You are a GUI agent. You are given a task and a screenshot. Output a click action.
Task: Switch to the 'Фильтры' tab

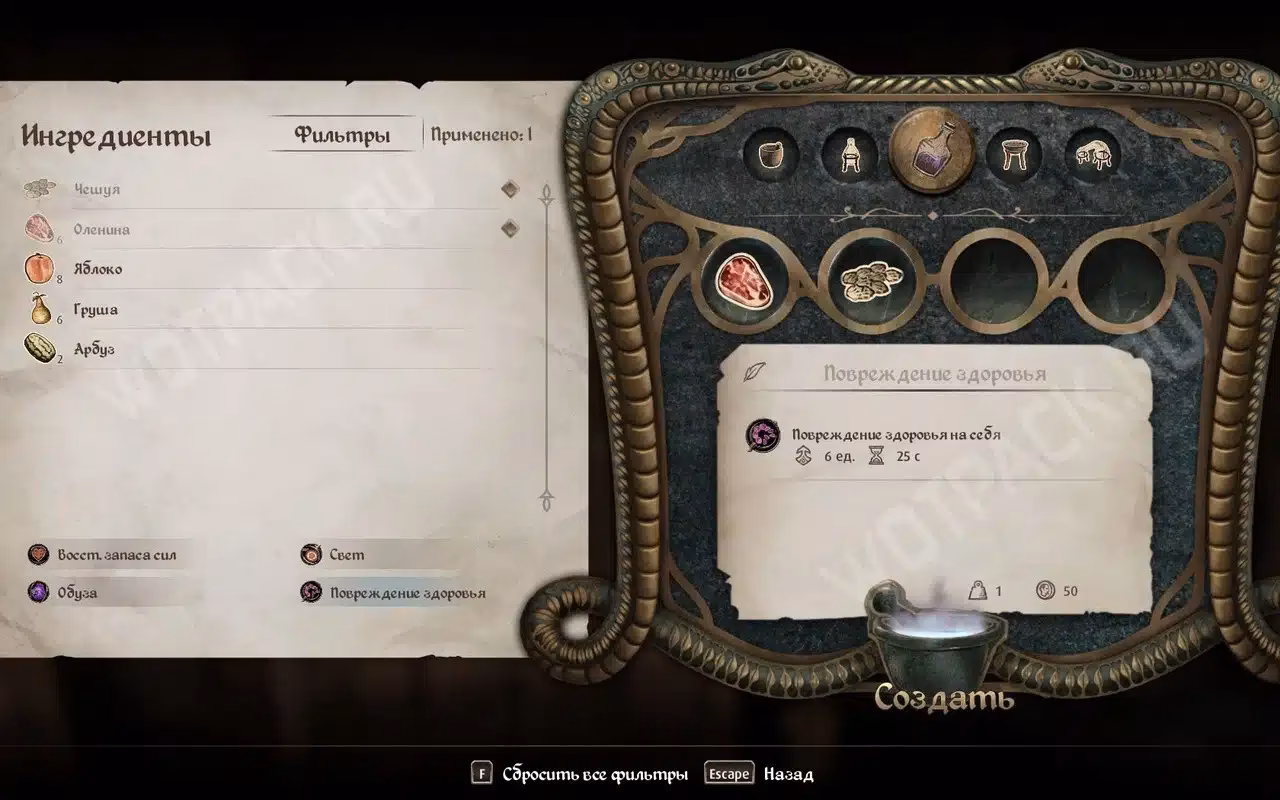341,134
